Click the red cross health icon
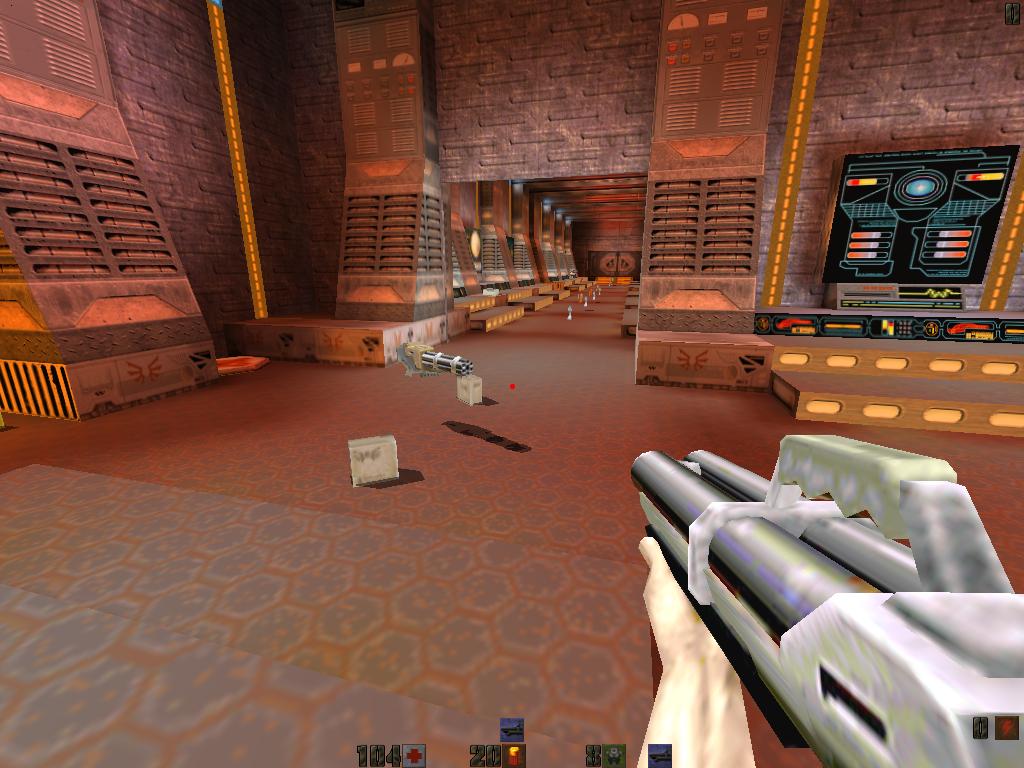1024x768 pixels. coord(415,755)
